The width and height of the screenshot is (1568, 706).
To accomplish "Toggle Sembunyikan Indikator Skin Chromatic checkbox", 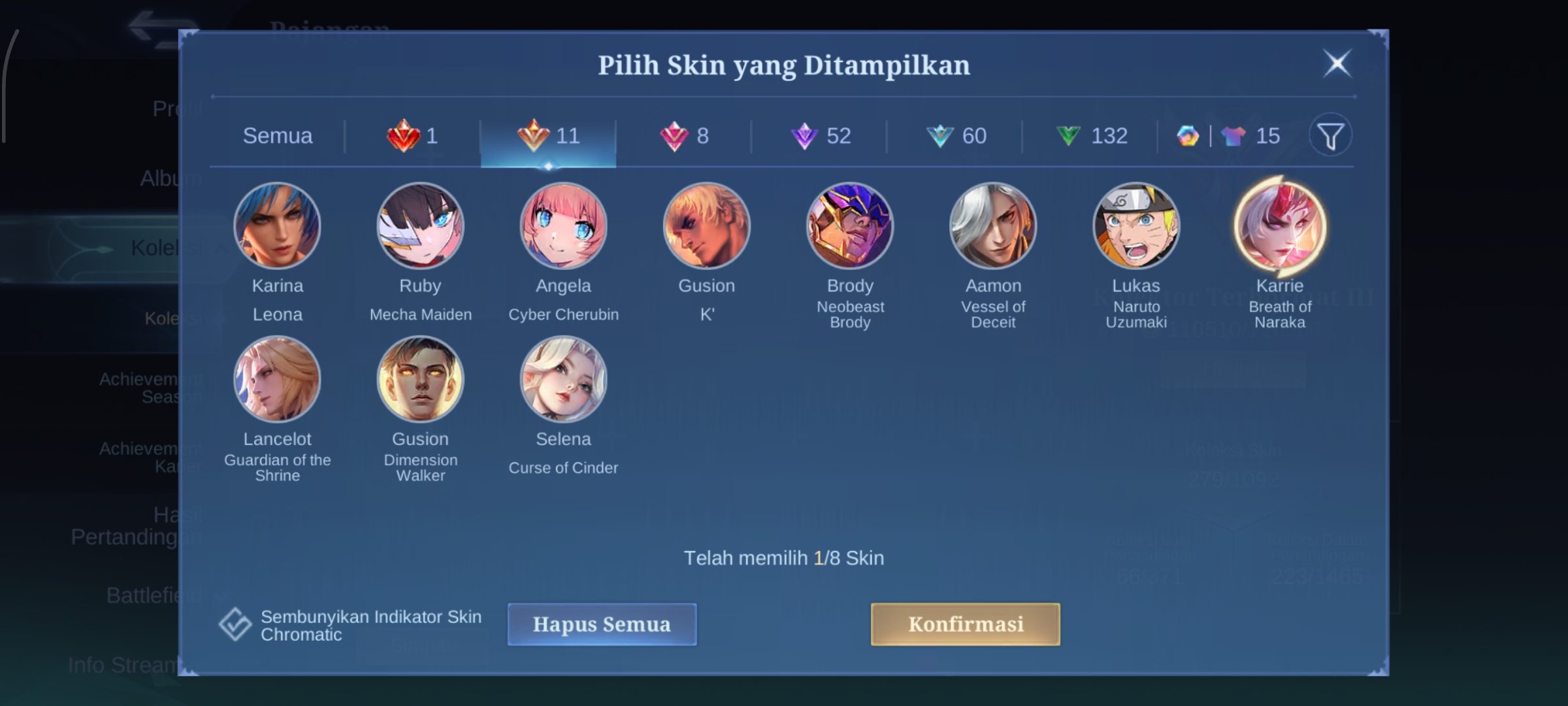I will [235, 625].
